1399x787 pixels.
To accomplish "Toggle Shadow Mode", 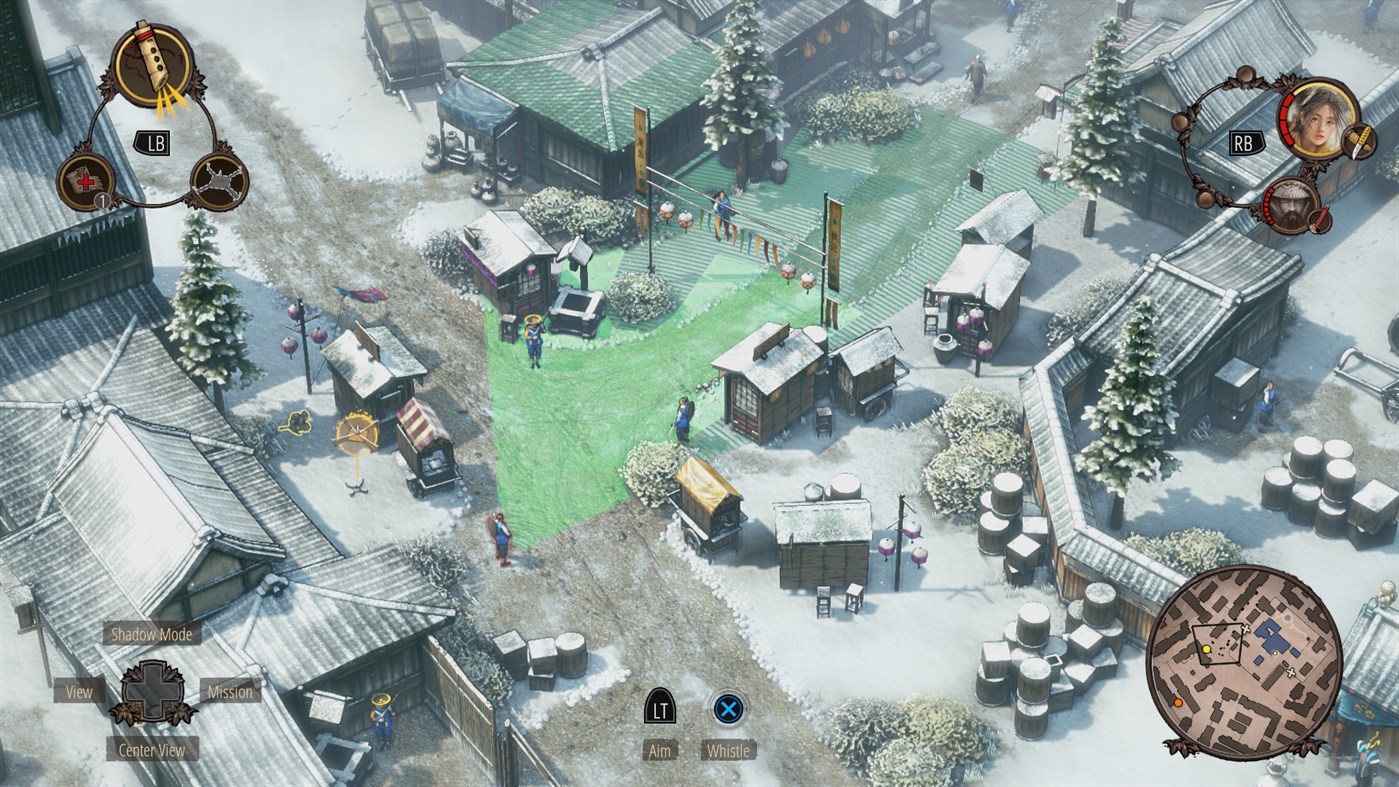I will [x=151, y=633].
